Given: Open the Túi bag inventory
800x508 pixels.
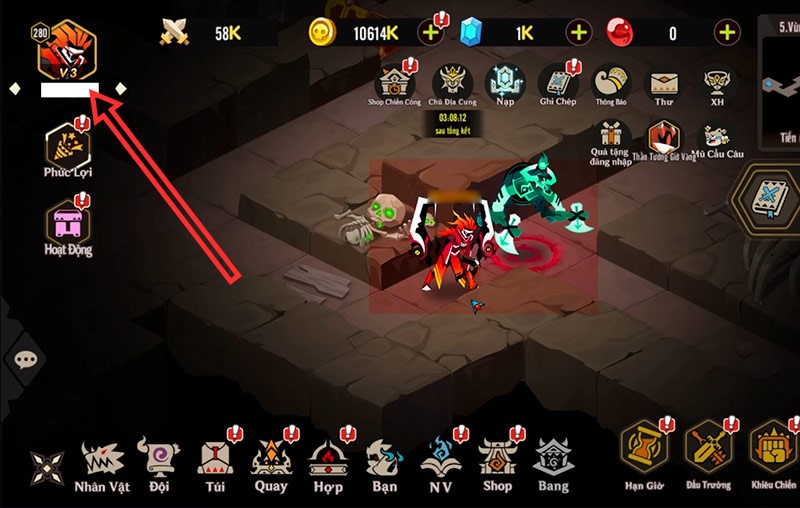Looking at the screenshot, I should point(213,466).
